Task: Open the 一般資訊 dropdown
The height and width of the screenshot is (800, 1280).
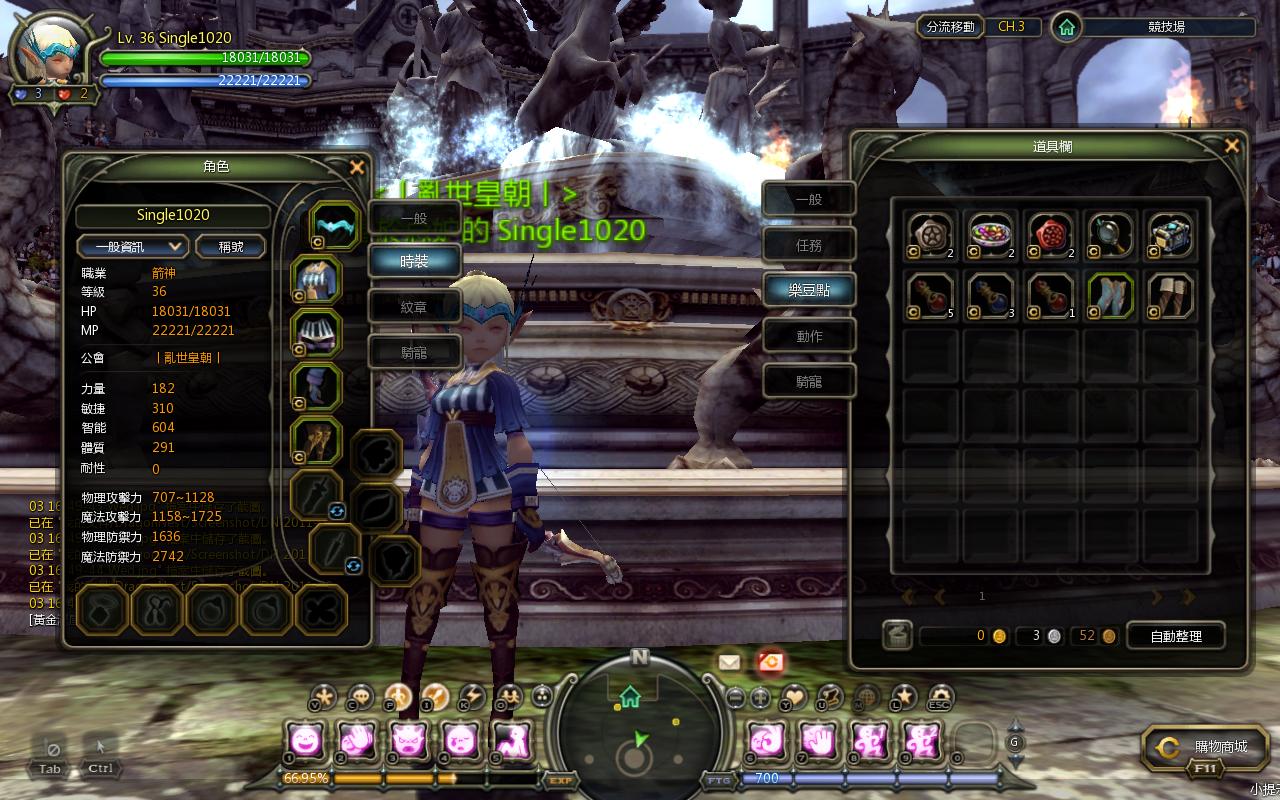Action: point(133,246)
